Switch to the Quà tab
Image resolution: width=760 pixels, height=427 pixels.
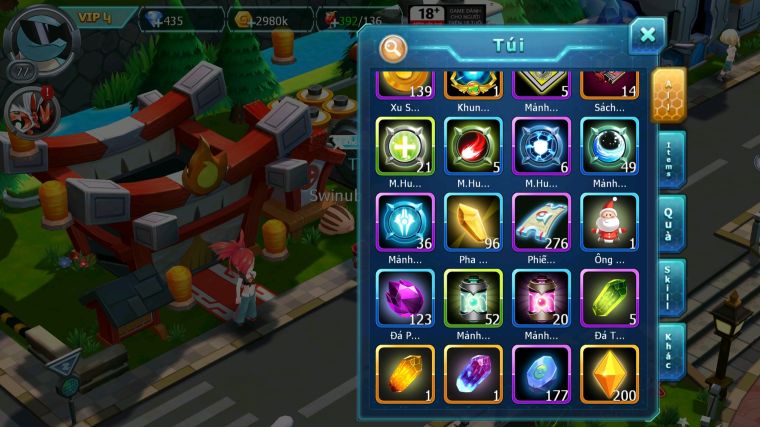(x=669, y=224)
